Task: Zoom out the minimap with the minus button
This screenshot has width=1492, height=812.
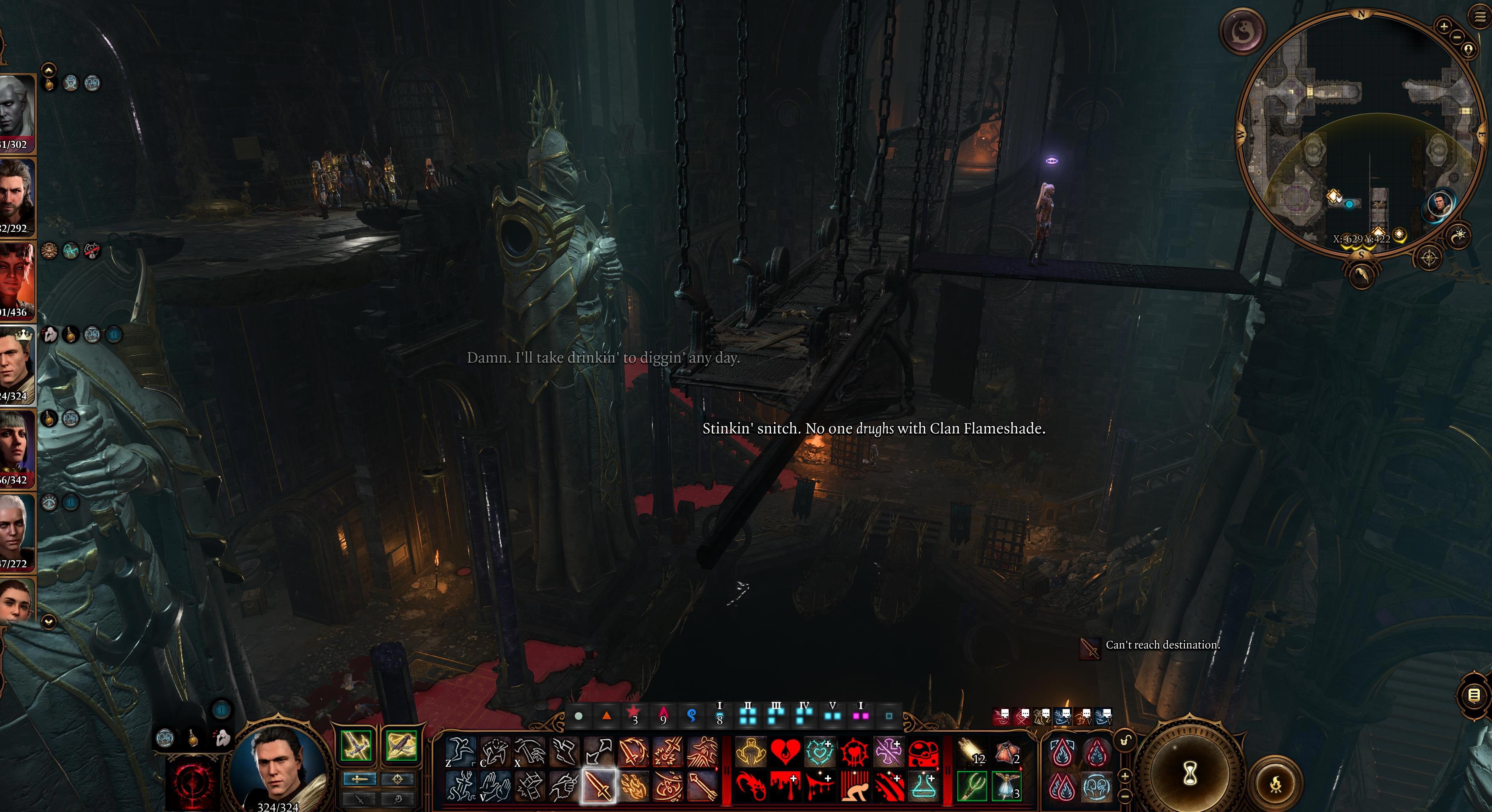Action: pos(1458,38)
